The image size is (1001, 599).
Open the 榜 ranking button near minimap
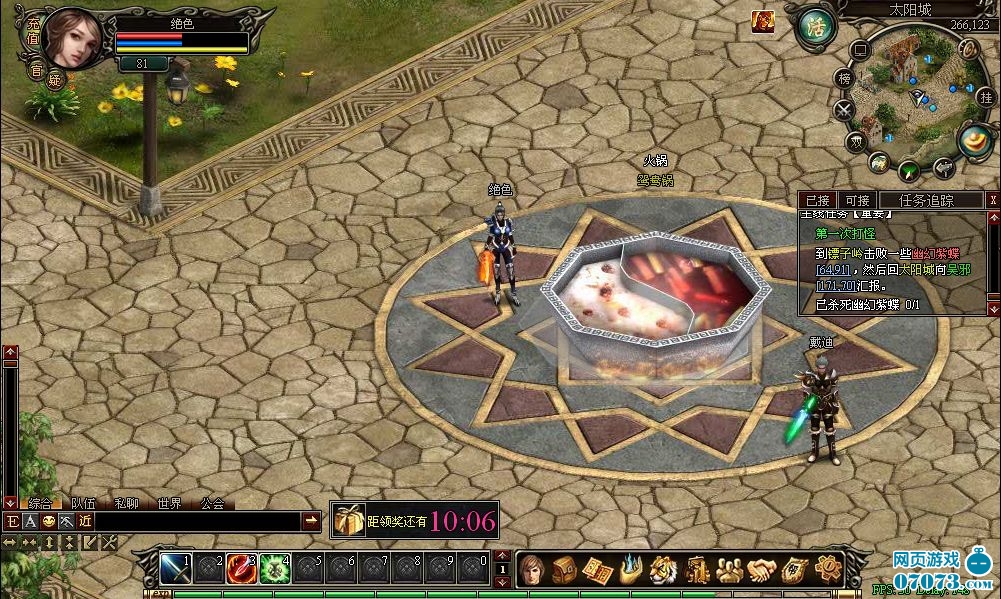click(845, 78)
